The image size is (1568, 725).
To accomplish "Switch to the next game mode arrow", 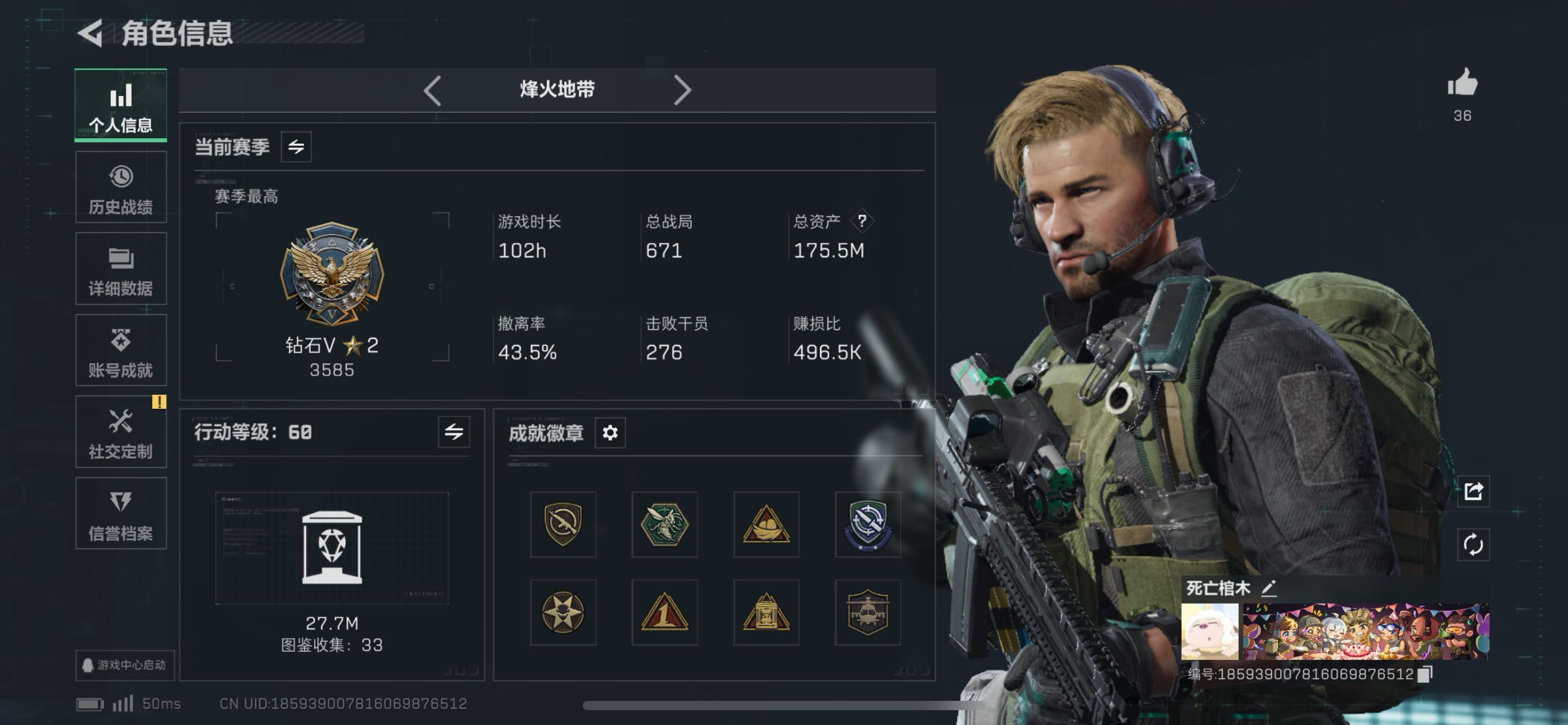I will pos(682,90).
